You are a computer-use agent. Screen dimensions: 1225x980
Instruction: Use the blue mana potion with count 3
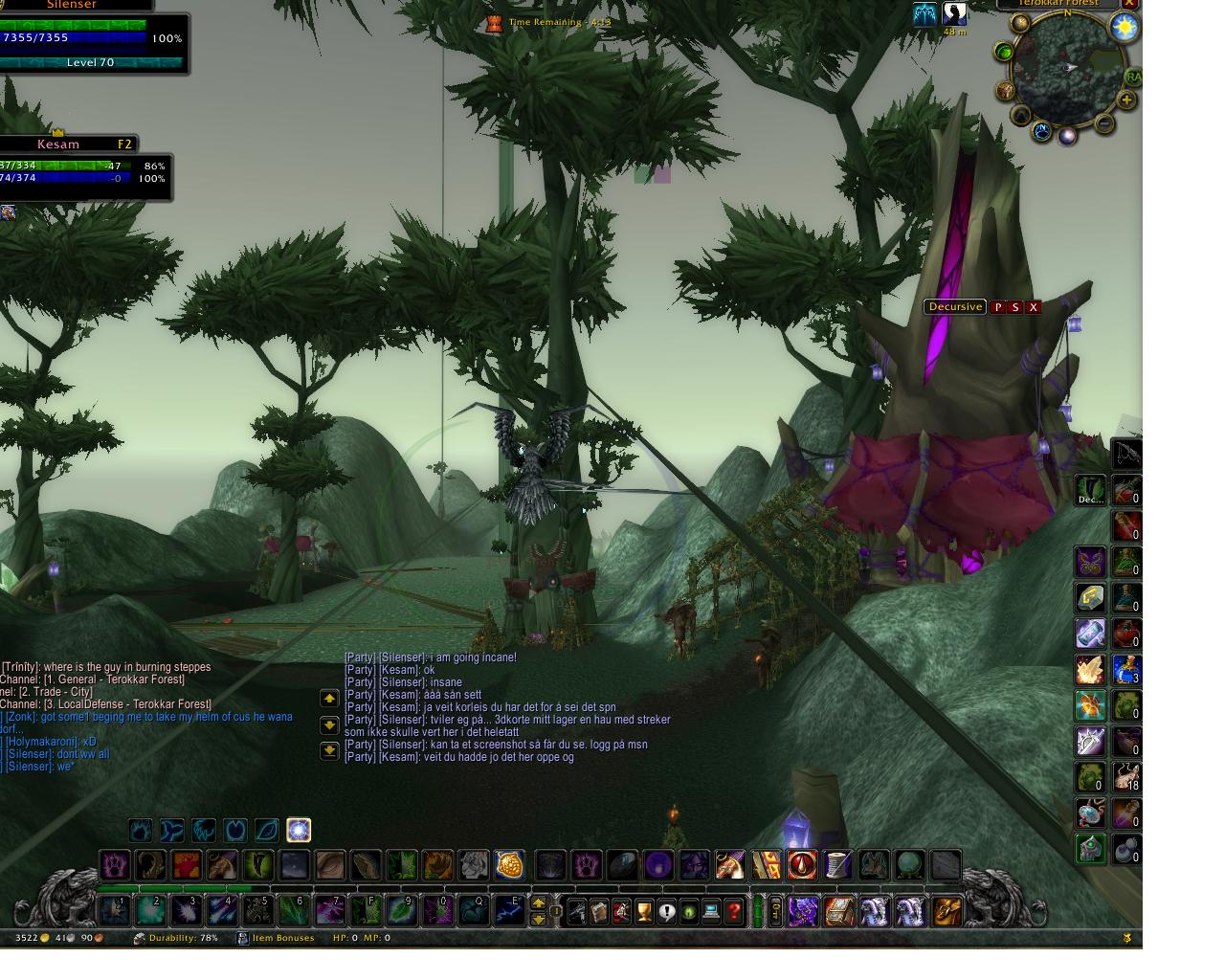pyautogui.click(x=1126, y=670)
